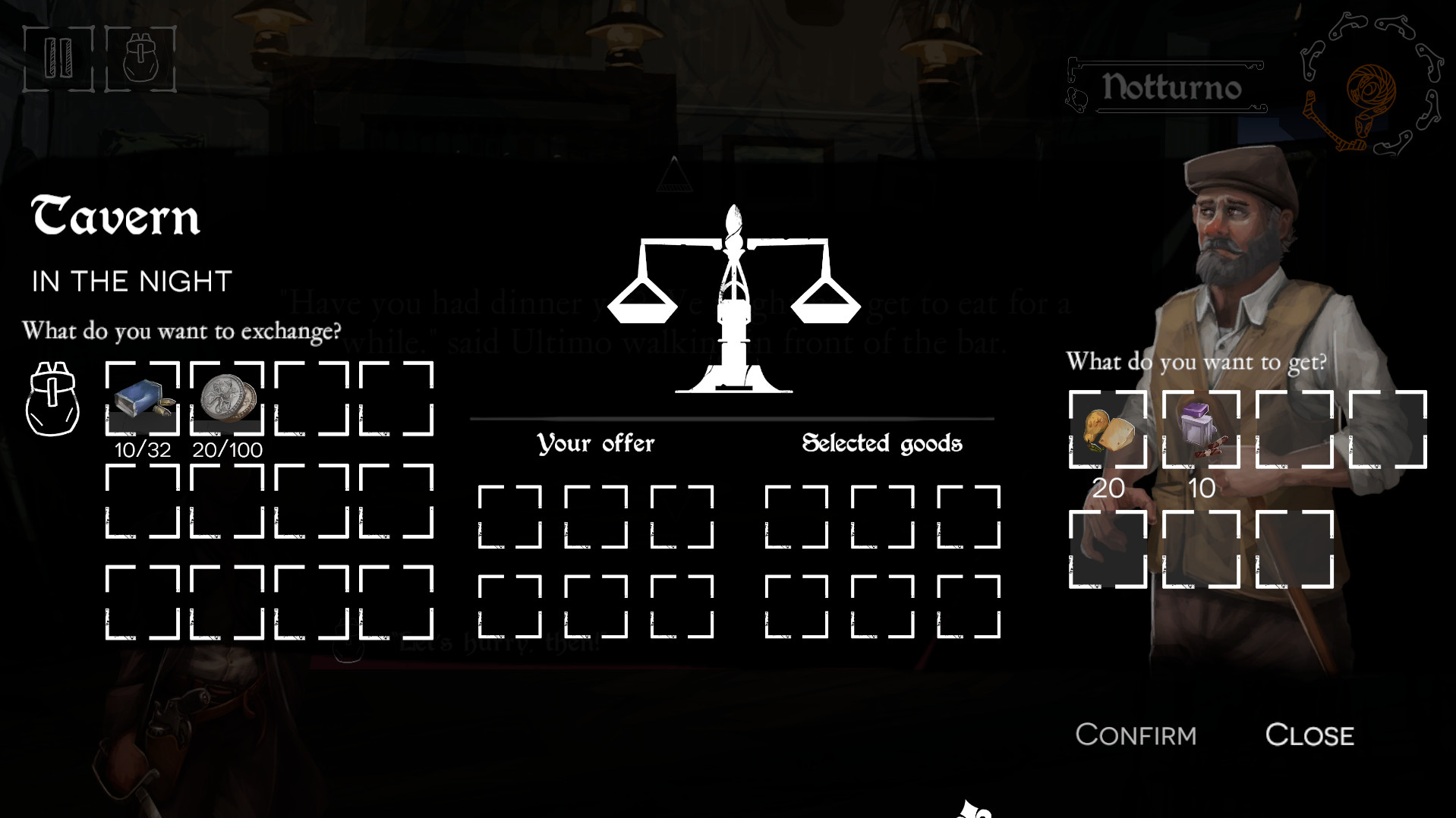1456x818 pixels.
Task: Close the exchange screen
Action: [x=1309, y=734]
